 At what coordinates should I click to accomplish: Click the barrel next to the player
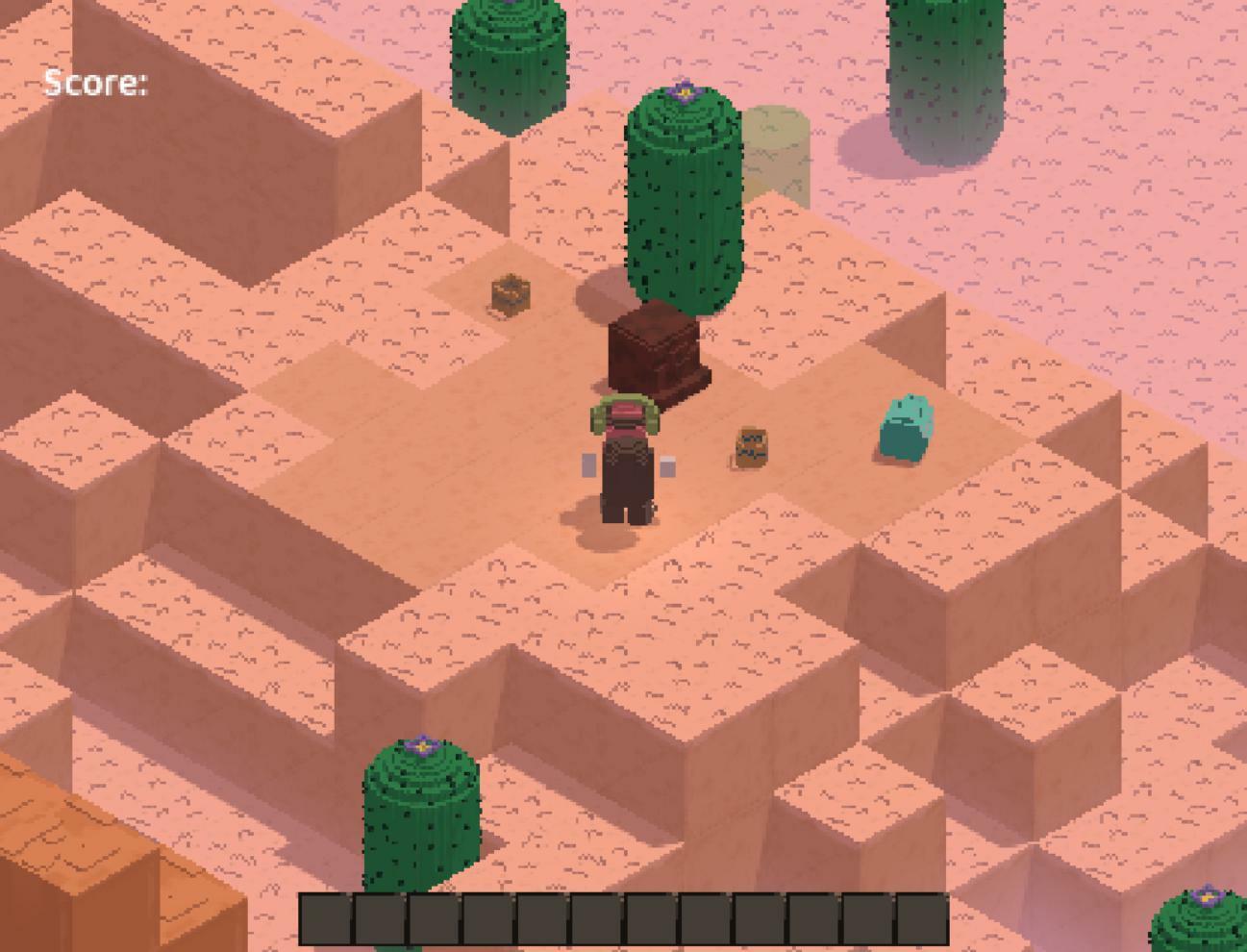tap(753, 445)
